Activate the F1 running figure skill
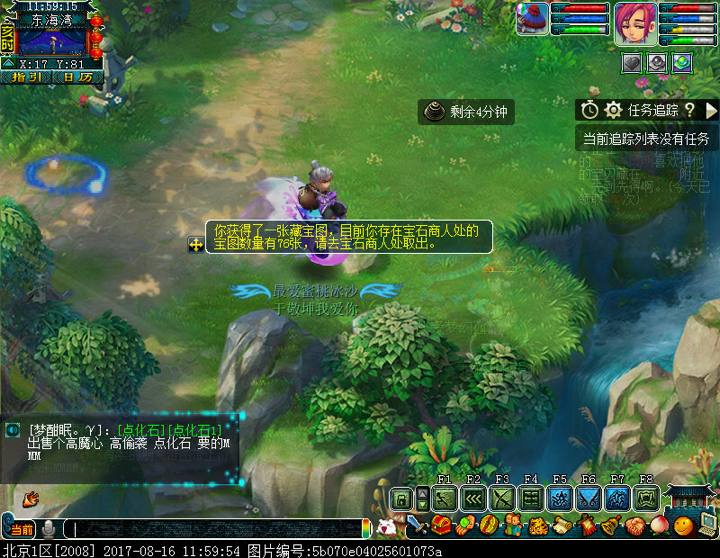The width and height of the screenshot is (720, 558). pyautogui.click(x=445, y=498)
